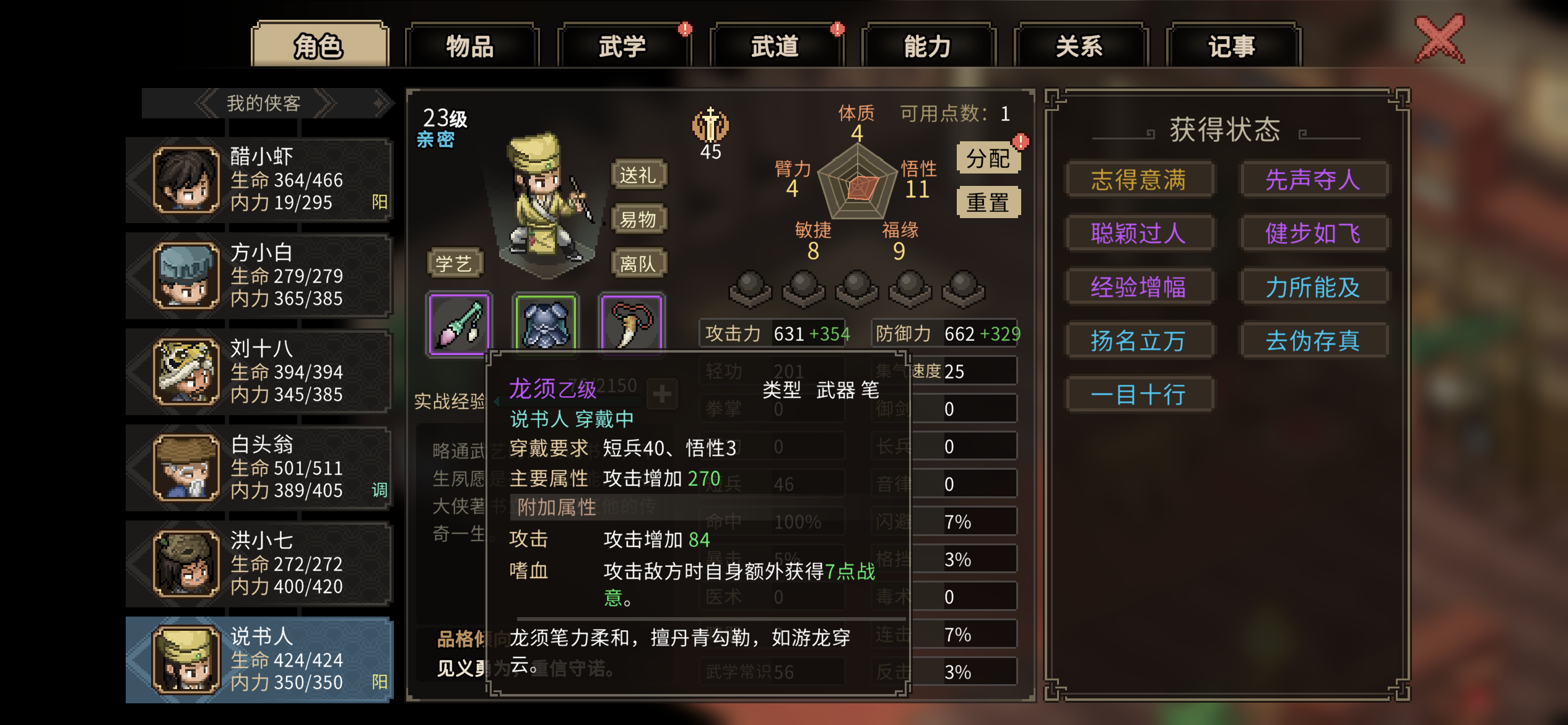
Task: Open the 武学 tab
Action: 623,46
